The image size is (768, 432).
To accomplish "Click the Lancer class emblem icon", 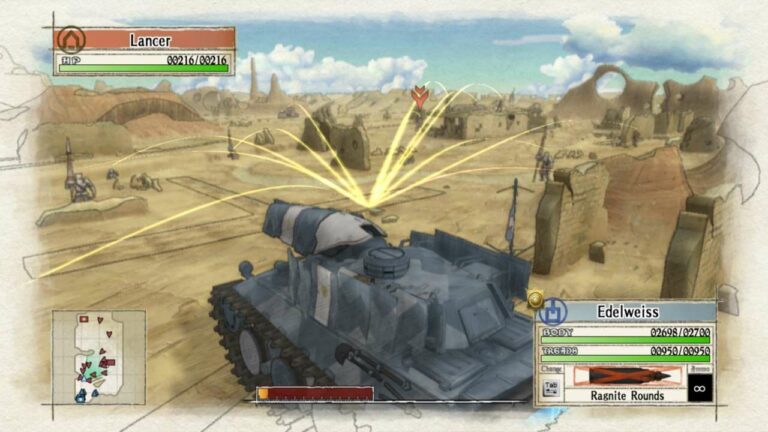I will (x=71, y=40).
